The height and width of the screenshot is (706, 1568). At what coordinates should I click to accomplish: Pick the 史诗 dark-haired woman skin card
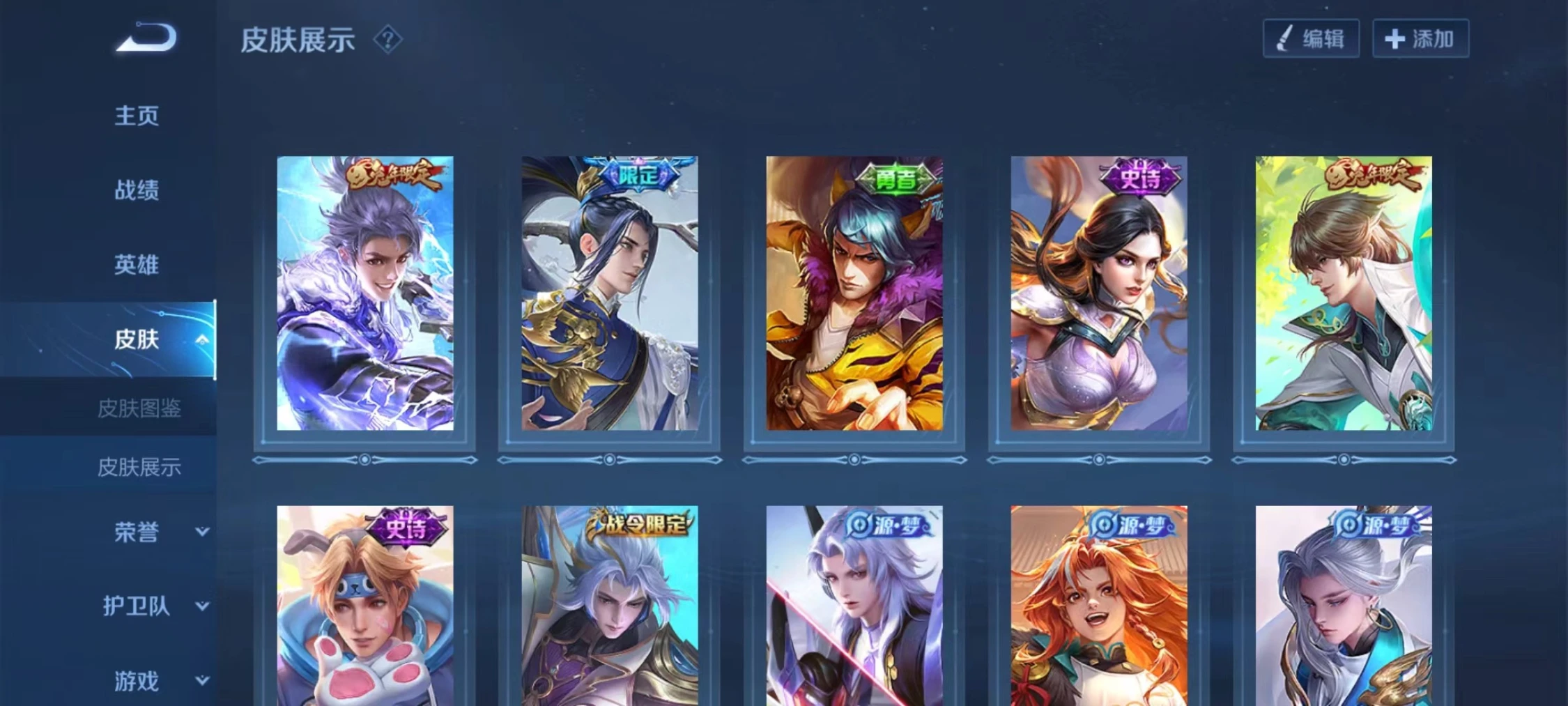1099,293
